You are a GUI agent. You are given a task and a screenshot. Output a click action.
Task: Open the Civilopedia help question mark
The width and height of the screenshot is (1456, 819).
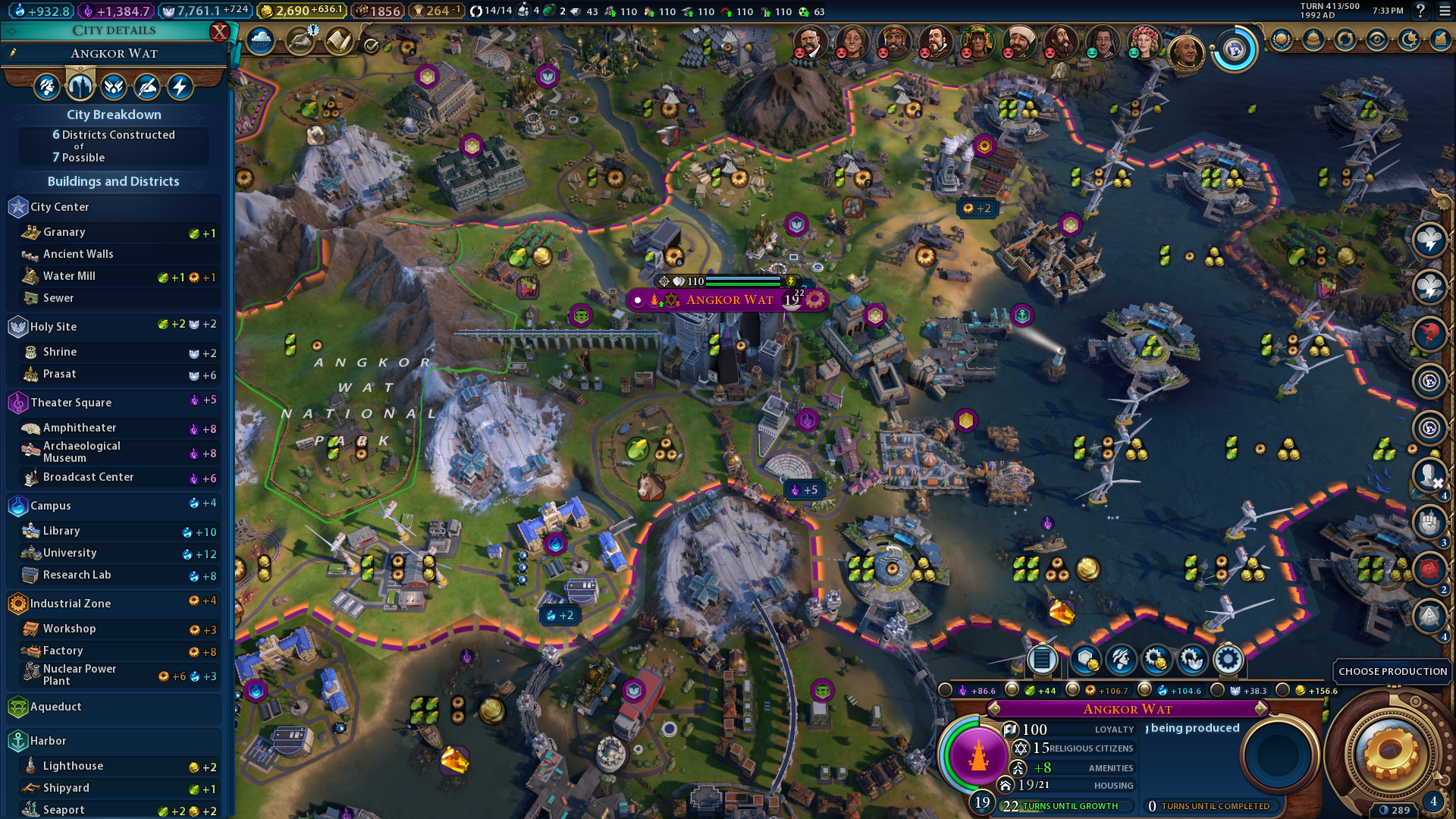pos(1420,11)
